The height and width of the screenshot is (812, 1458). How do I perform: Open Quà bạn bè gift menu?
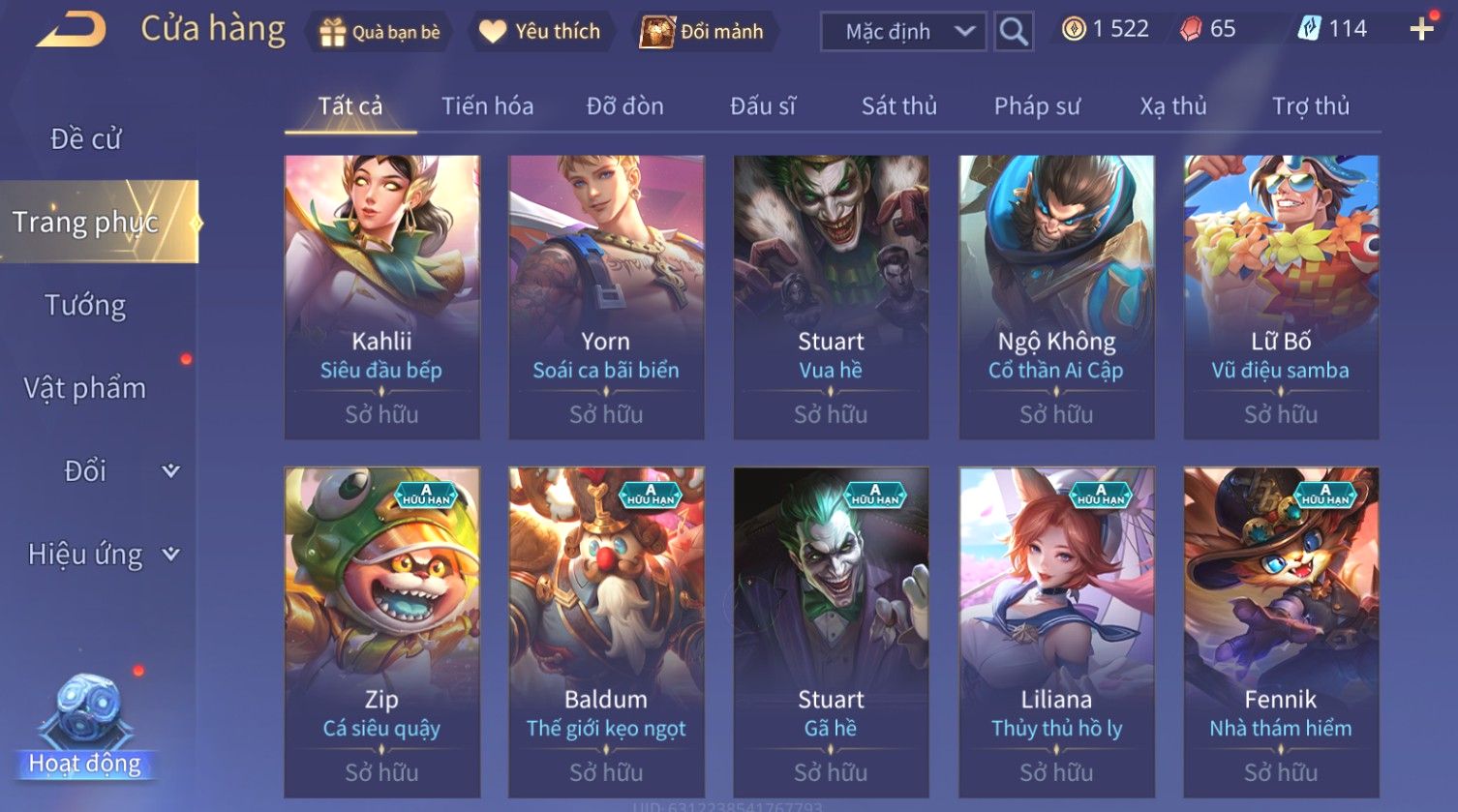(x=380, y=32)
